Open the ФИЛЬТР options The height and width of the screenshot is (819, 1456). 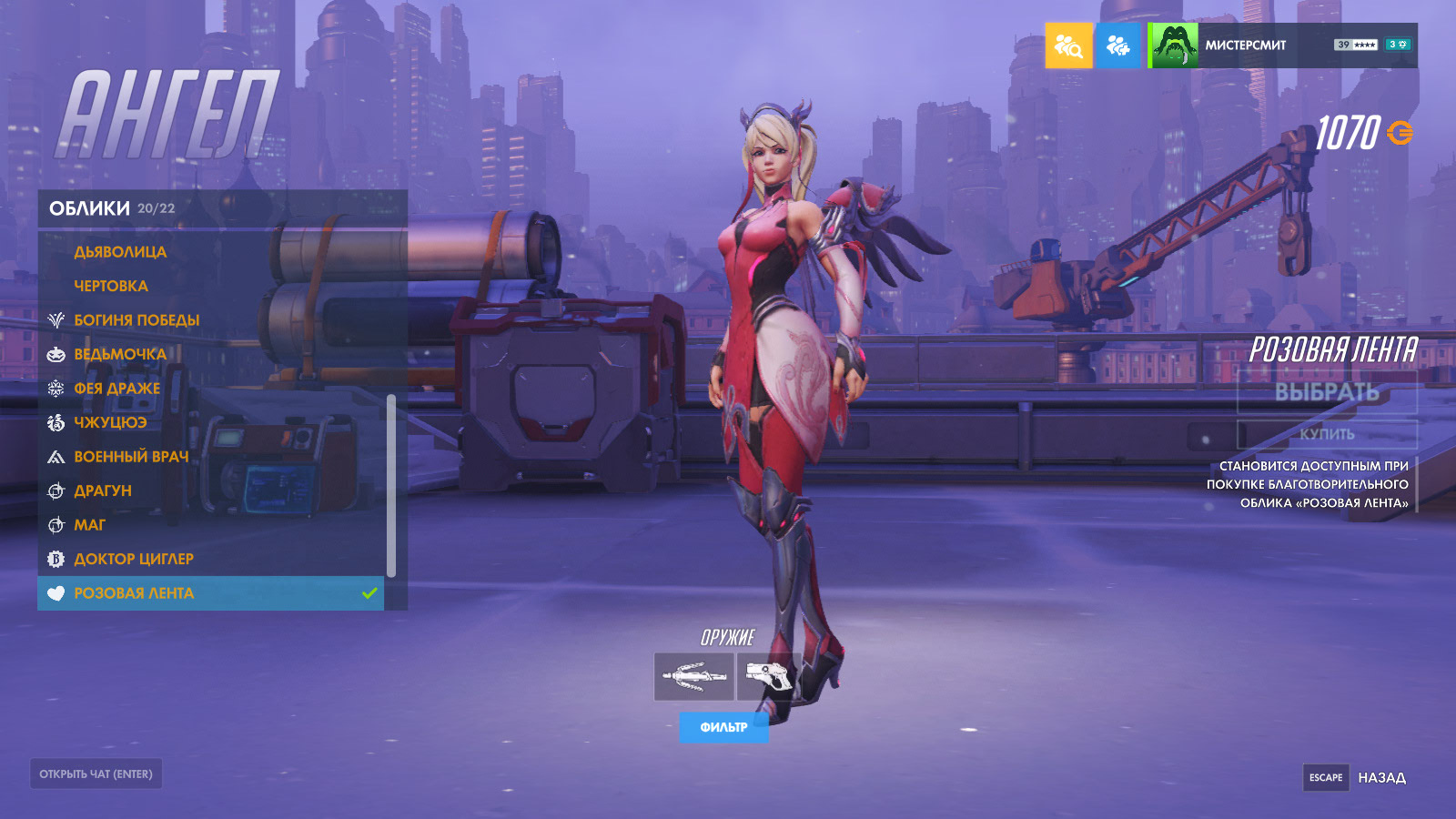(x=723, y=728)
